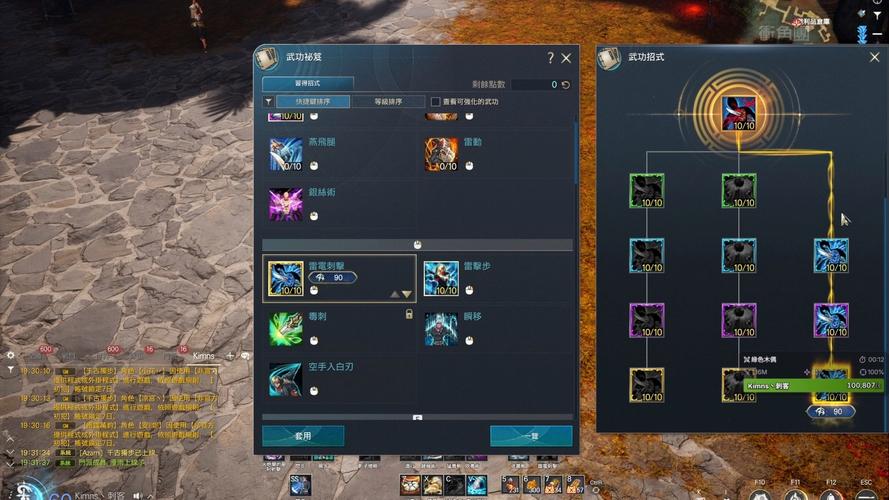
Task: Switch to the 習得招式 tab
Action: [x=308, y=84]
